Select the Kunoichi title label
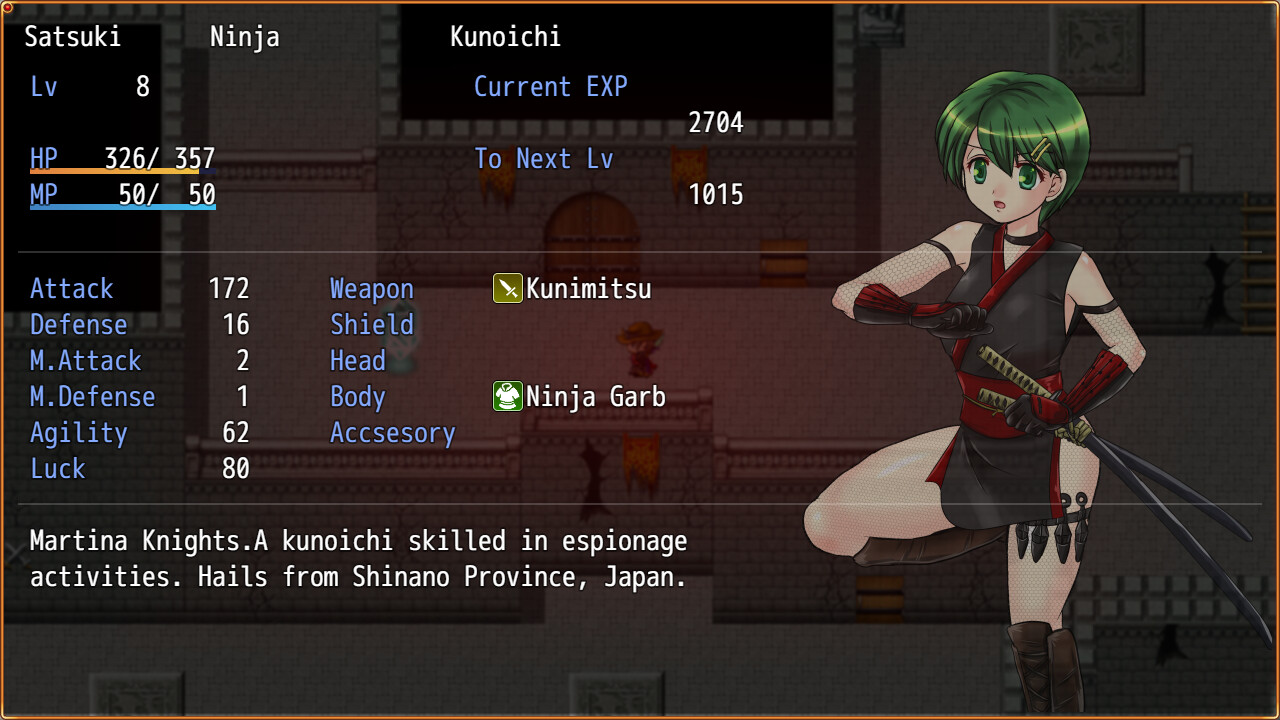The height and width of the screenshot is (720, 1280). tap(506, 37)
